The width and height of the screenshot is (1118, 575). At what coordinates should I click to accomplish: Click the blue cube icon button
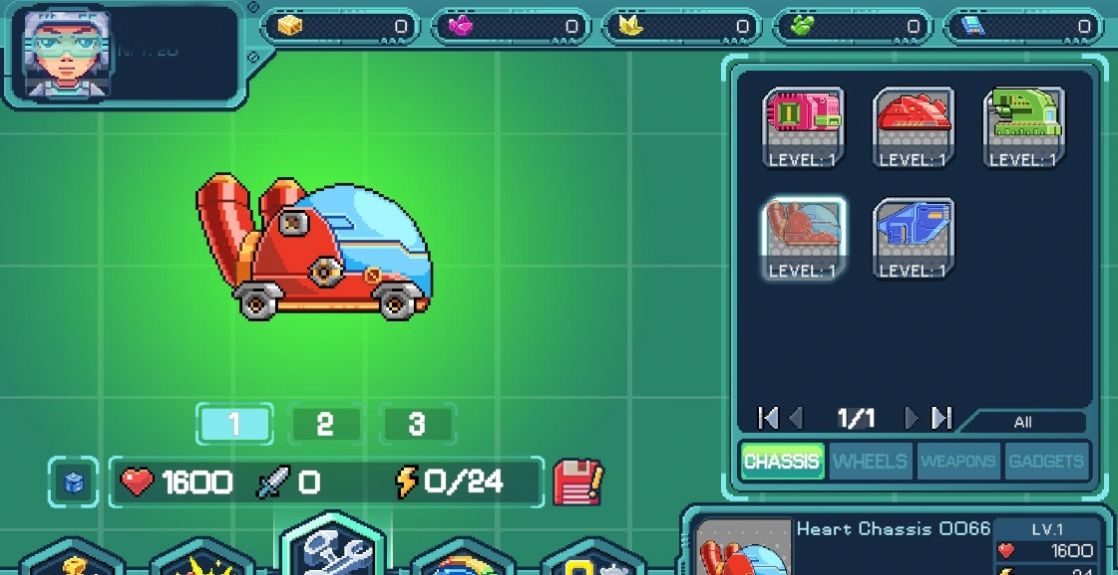coord(75,483)
